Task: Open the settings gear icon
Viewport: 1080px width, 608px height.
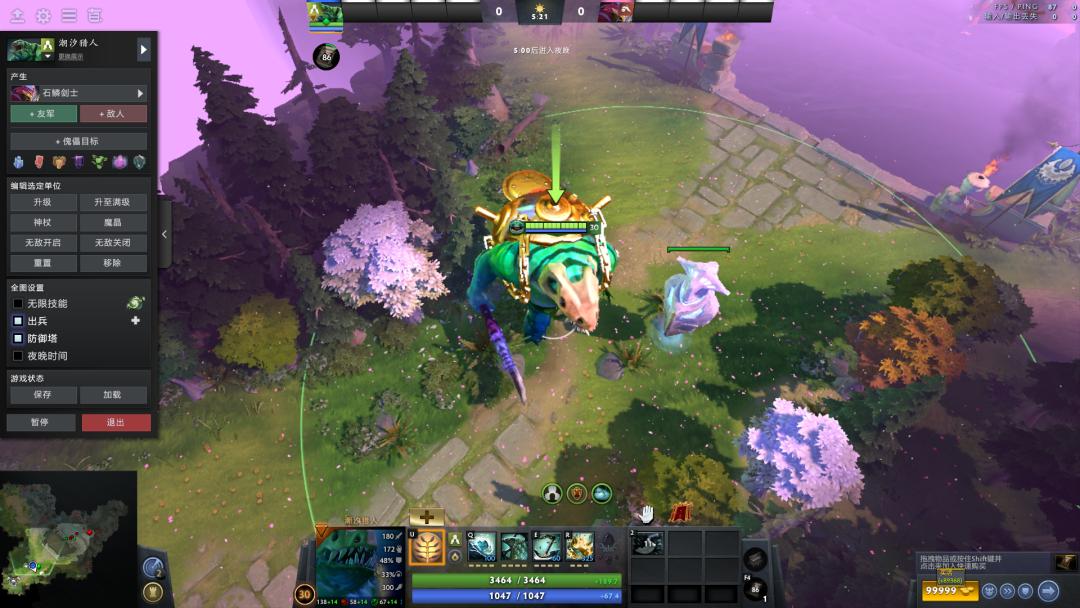Action: pos(43,16)
